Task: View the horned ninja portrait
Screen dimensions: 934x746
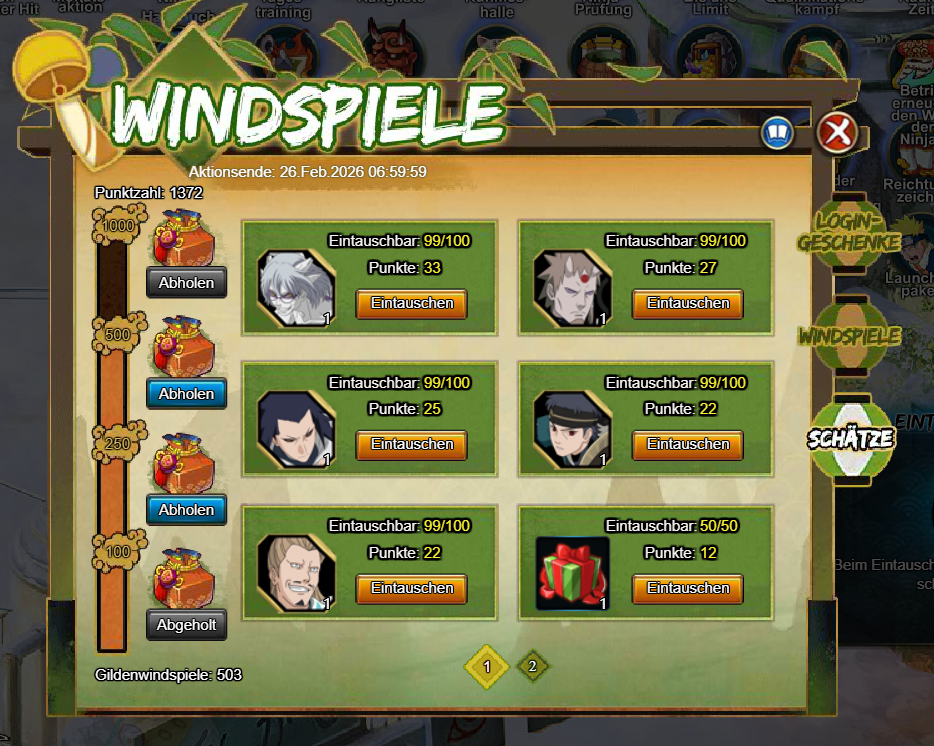Action: (x=572, y=288)
